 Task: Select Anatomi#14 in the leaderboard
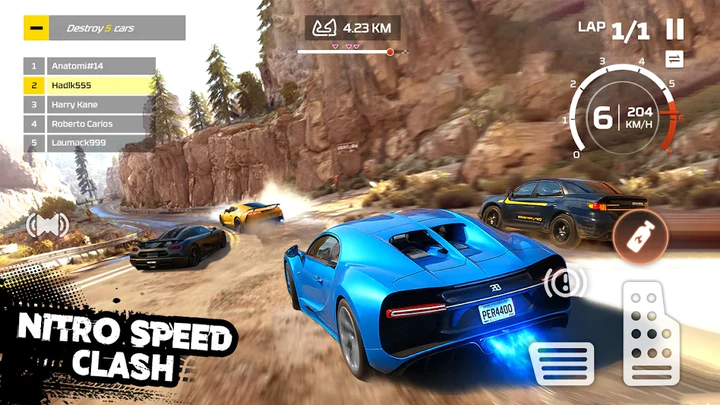tap(89, 67)
